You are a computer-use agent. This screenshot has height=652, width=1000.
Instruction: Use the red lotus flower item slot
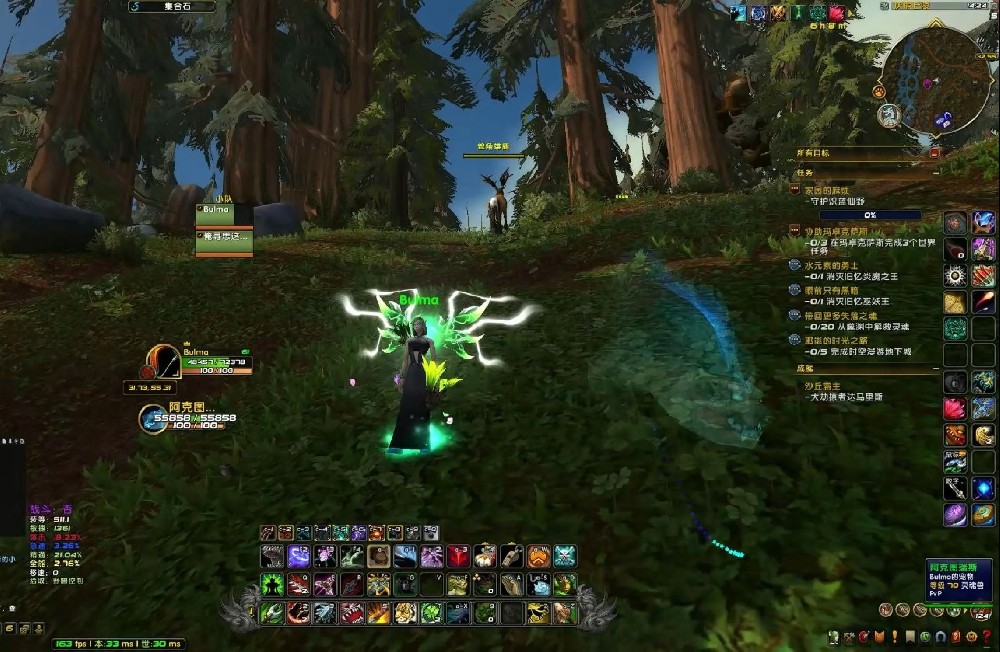955,408
